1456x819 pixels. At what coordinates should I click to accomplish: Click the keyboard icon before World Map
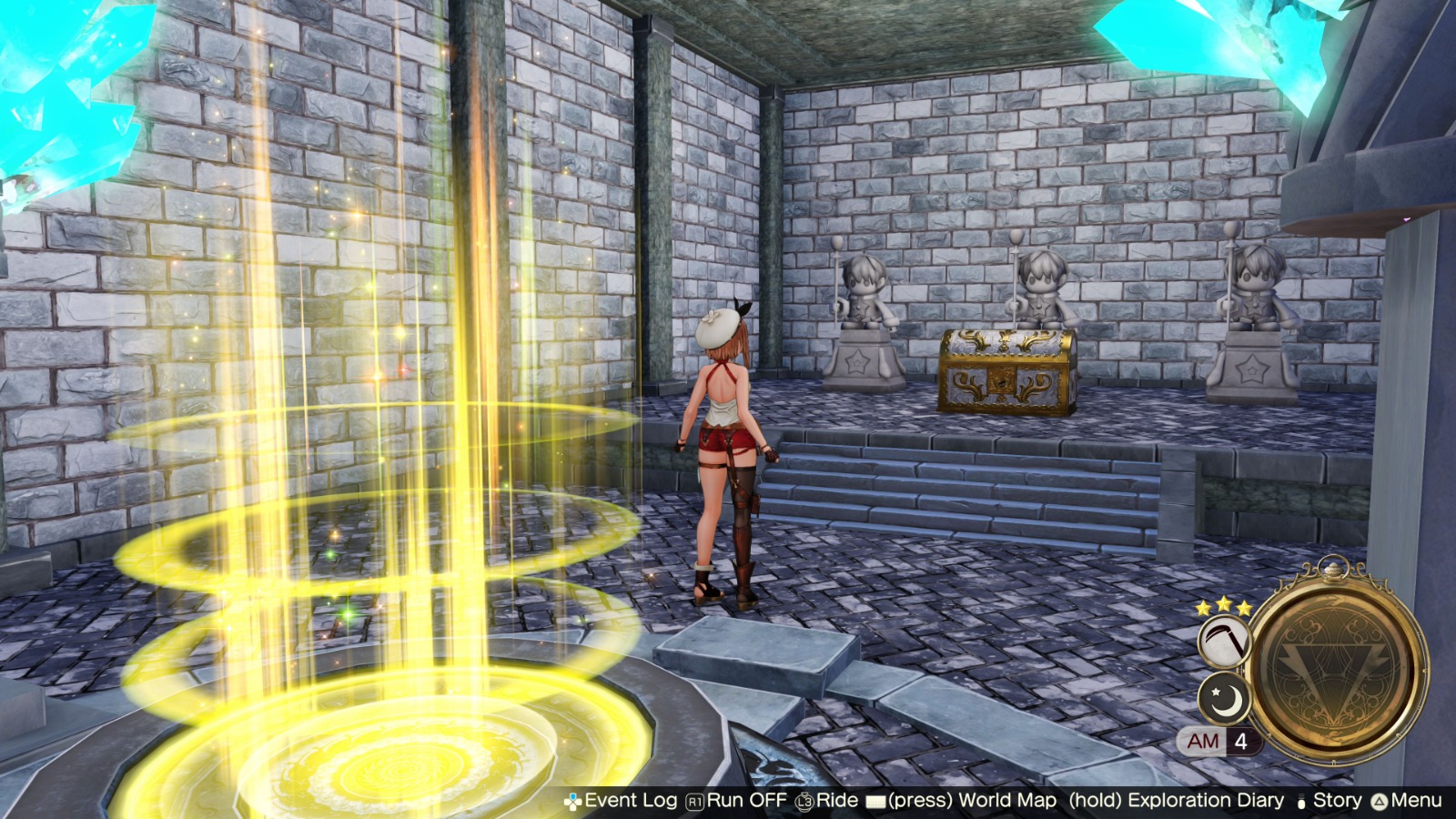coord(876,802)
